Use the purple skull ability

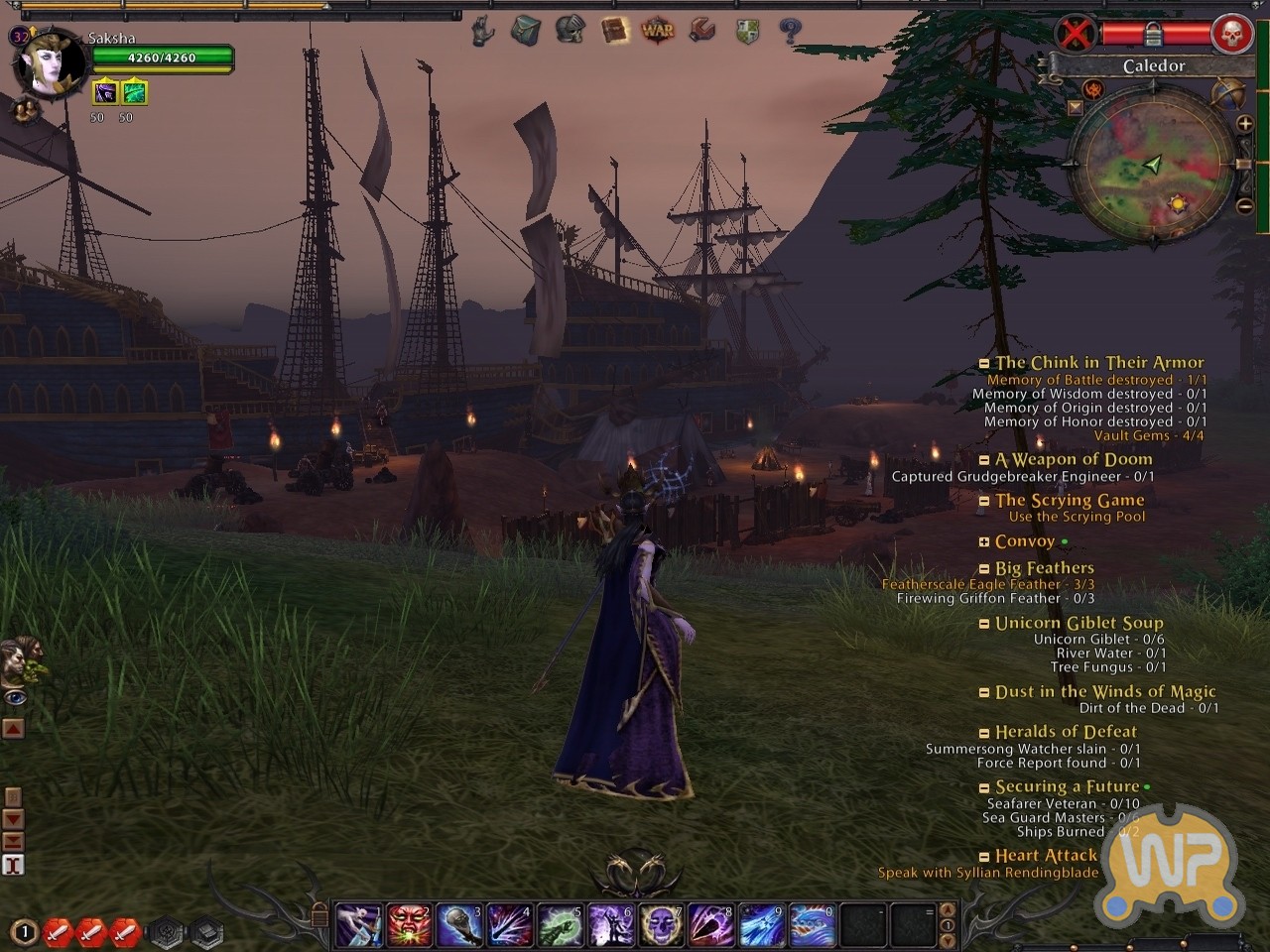pos(660,925)
